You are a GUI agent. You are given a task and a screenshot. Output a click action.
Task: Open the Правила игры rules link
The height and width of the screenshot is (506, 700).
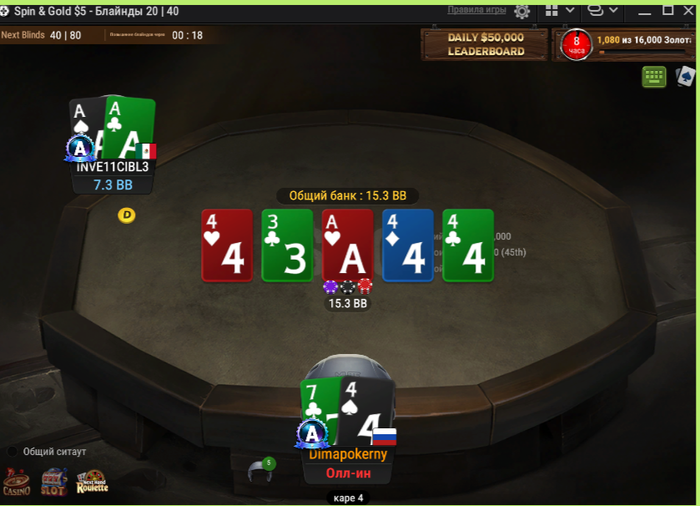click(476, 10)
